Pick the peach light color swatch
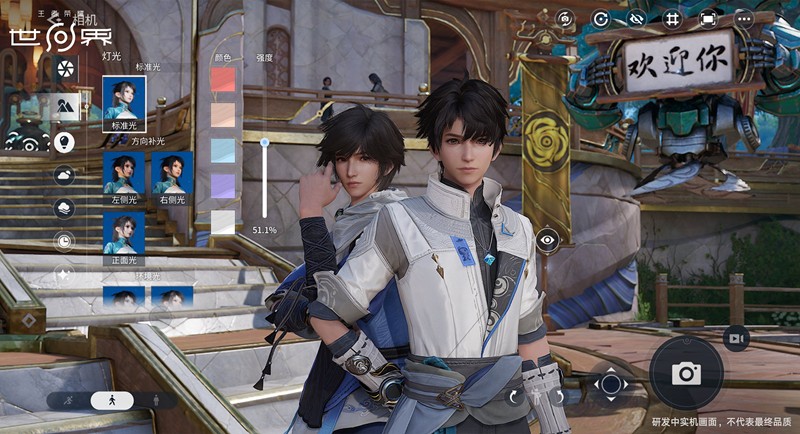Viewport: 800px width, 434px height. [x=223, y=115]
